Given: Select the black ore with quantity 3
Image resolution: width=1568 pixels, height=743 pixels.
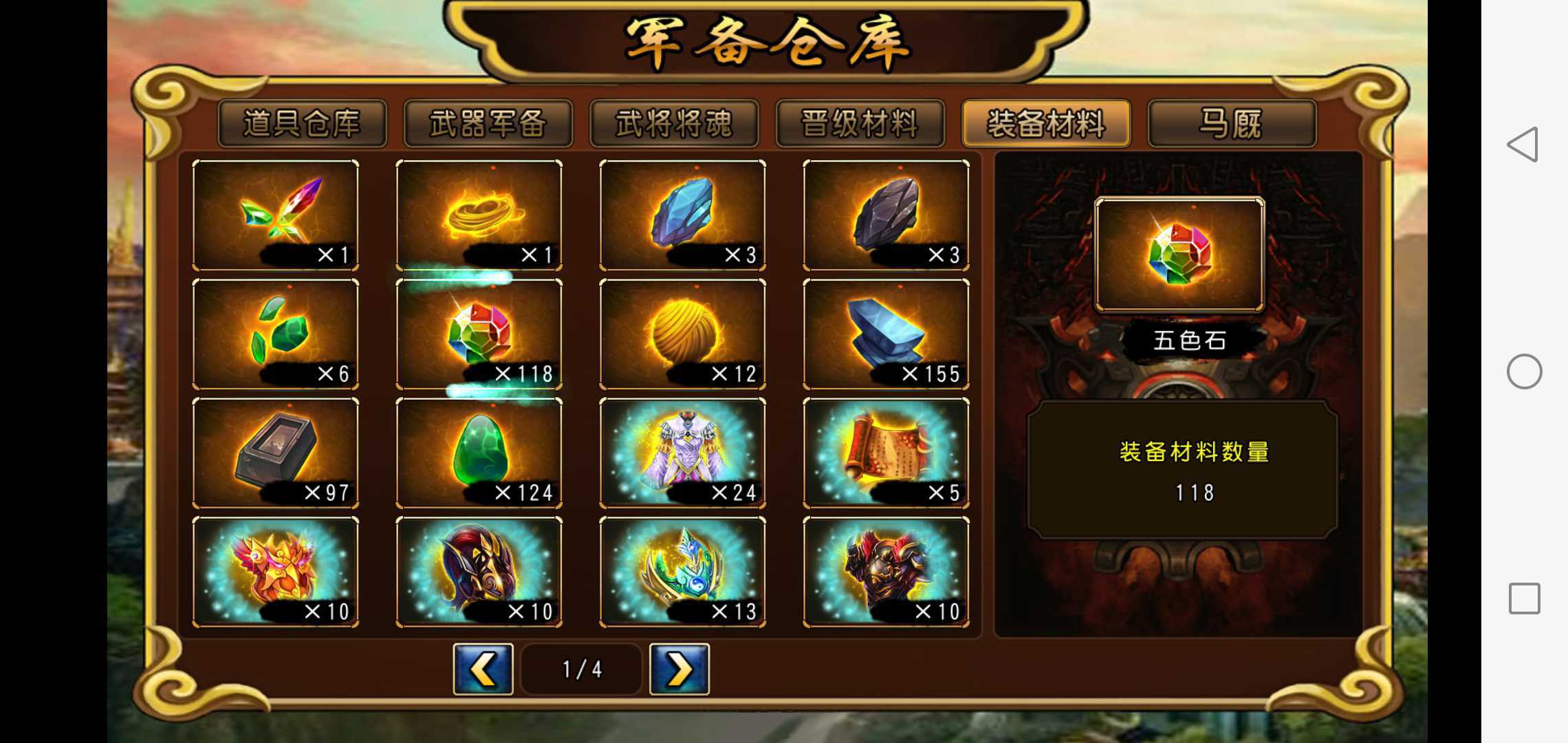Looking at the screenshot, I should pyautogui.click(x=886, y=215).
